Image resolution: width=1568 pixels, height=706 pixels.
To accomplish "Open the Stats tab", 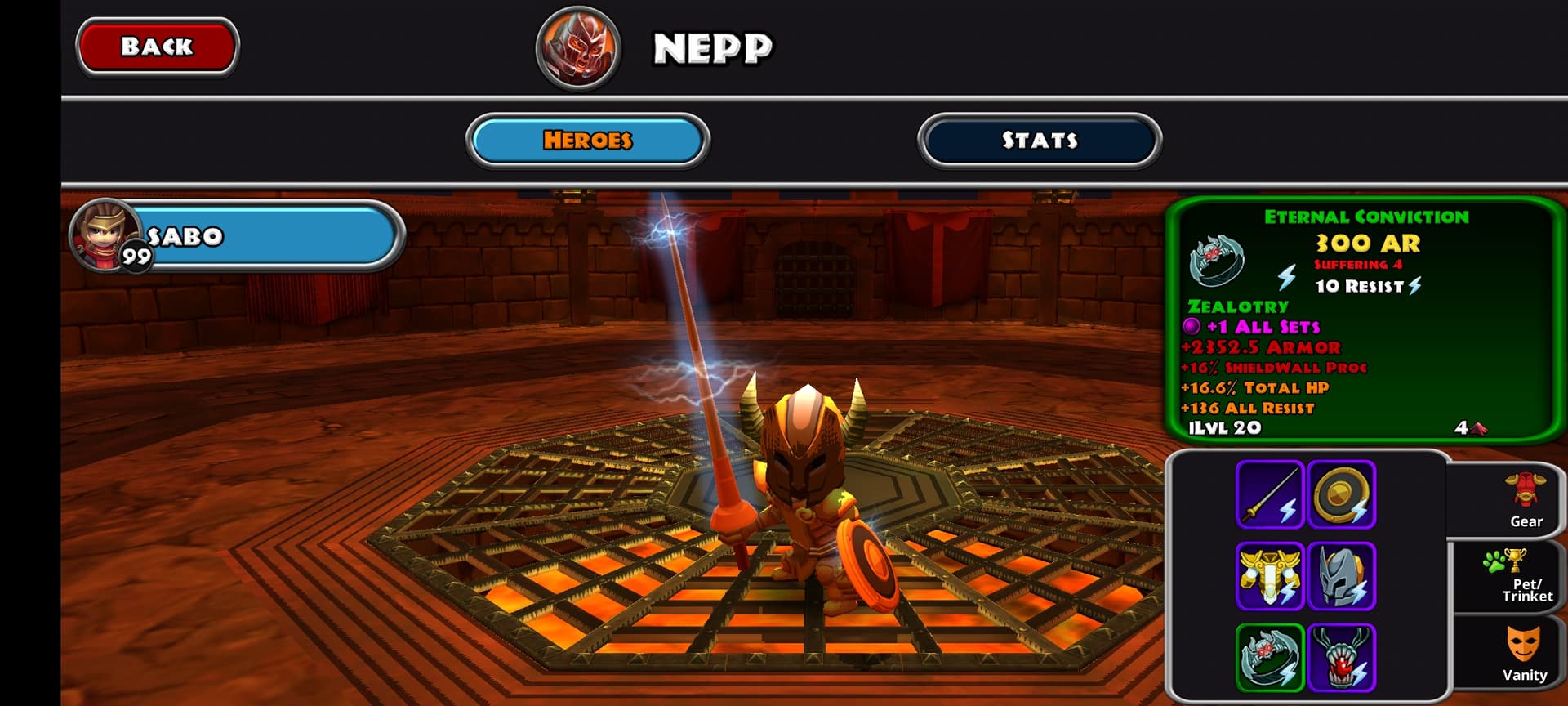I will point(1039,140).
